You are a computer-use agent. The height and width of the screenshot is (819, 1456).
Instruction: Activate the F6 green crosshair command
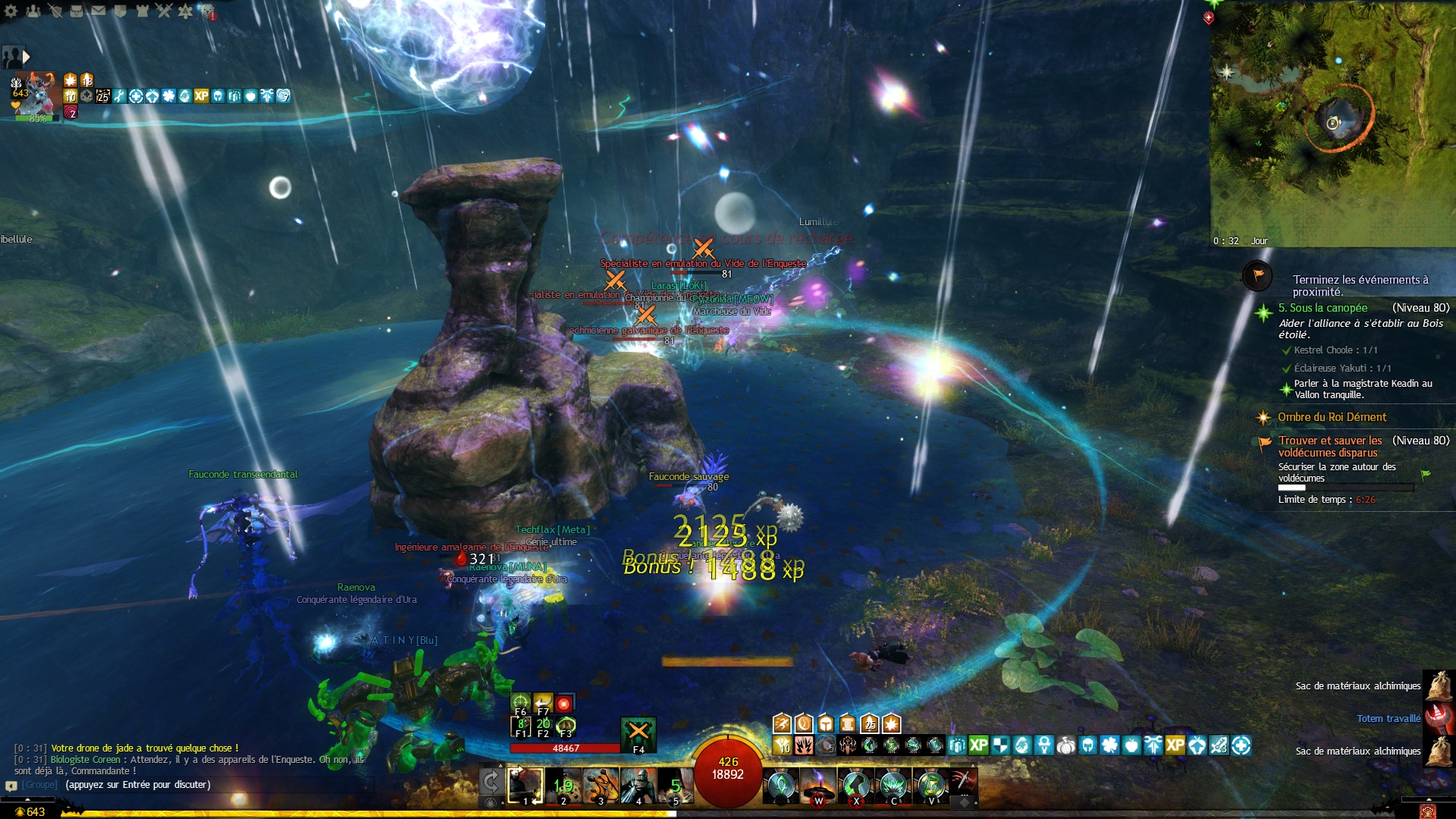pos(520,702)
